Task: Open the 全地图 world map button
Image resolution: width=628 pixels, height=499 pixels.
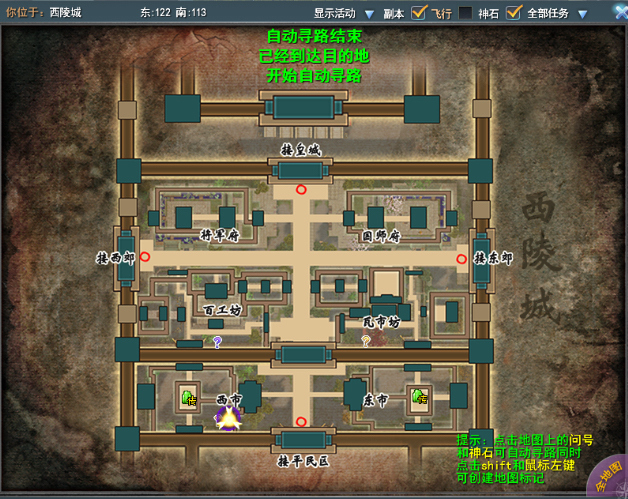Action: (x=605, y=478)
